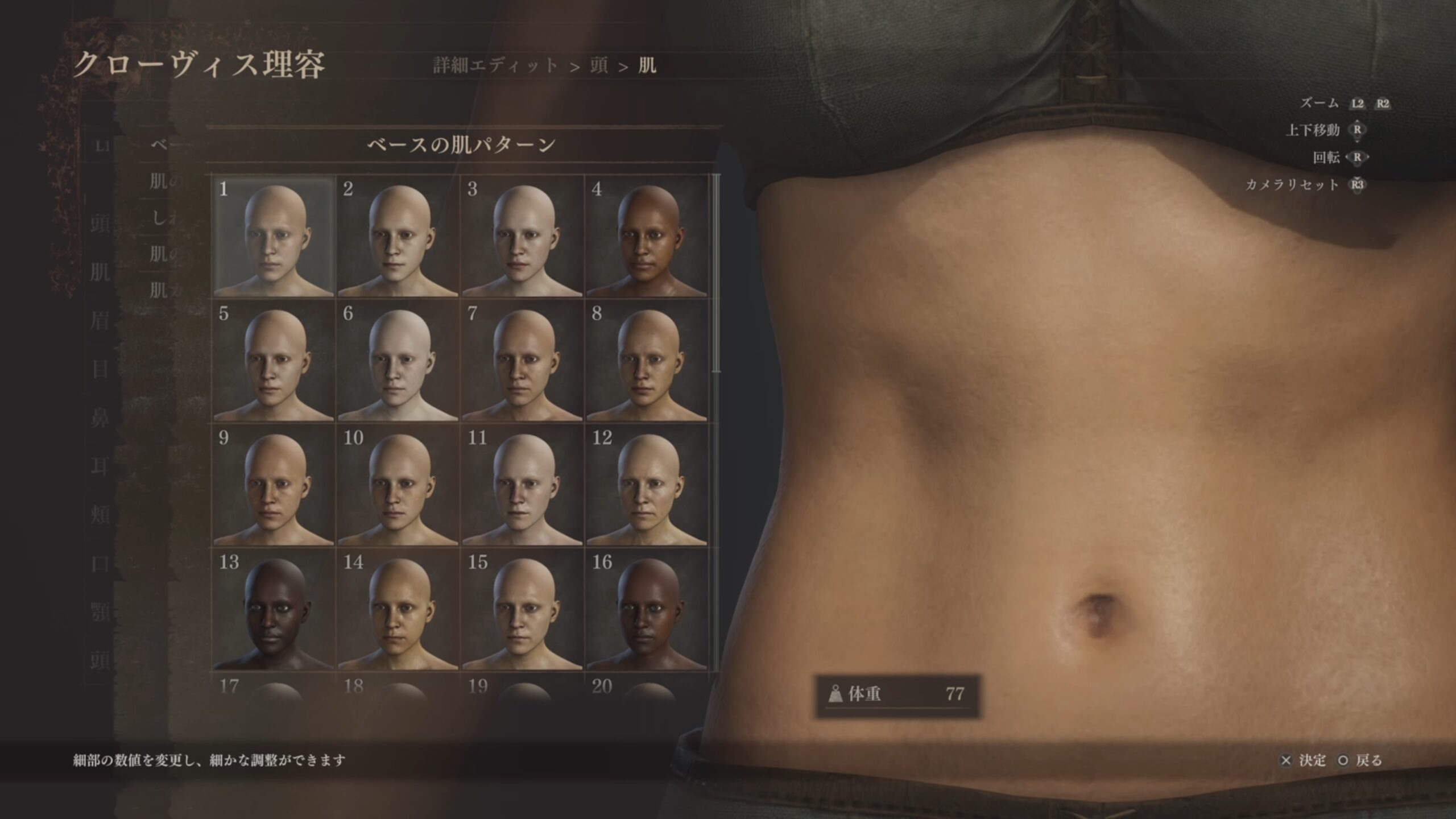Open the 眉 eyebrow category
1456x819 pixels.
(x=100, y=321)
